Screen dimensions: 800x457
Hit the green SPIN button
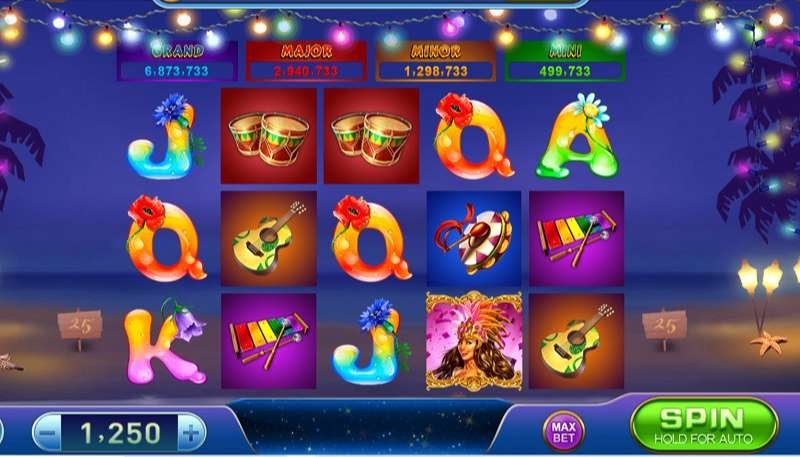[x=704, y=424]
